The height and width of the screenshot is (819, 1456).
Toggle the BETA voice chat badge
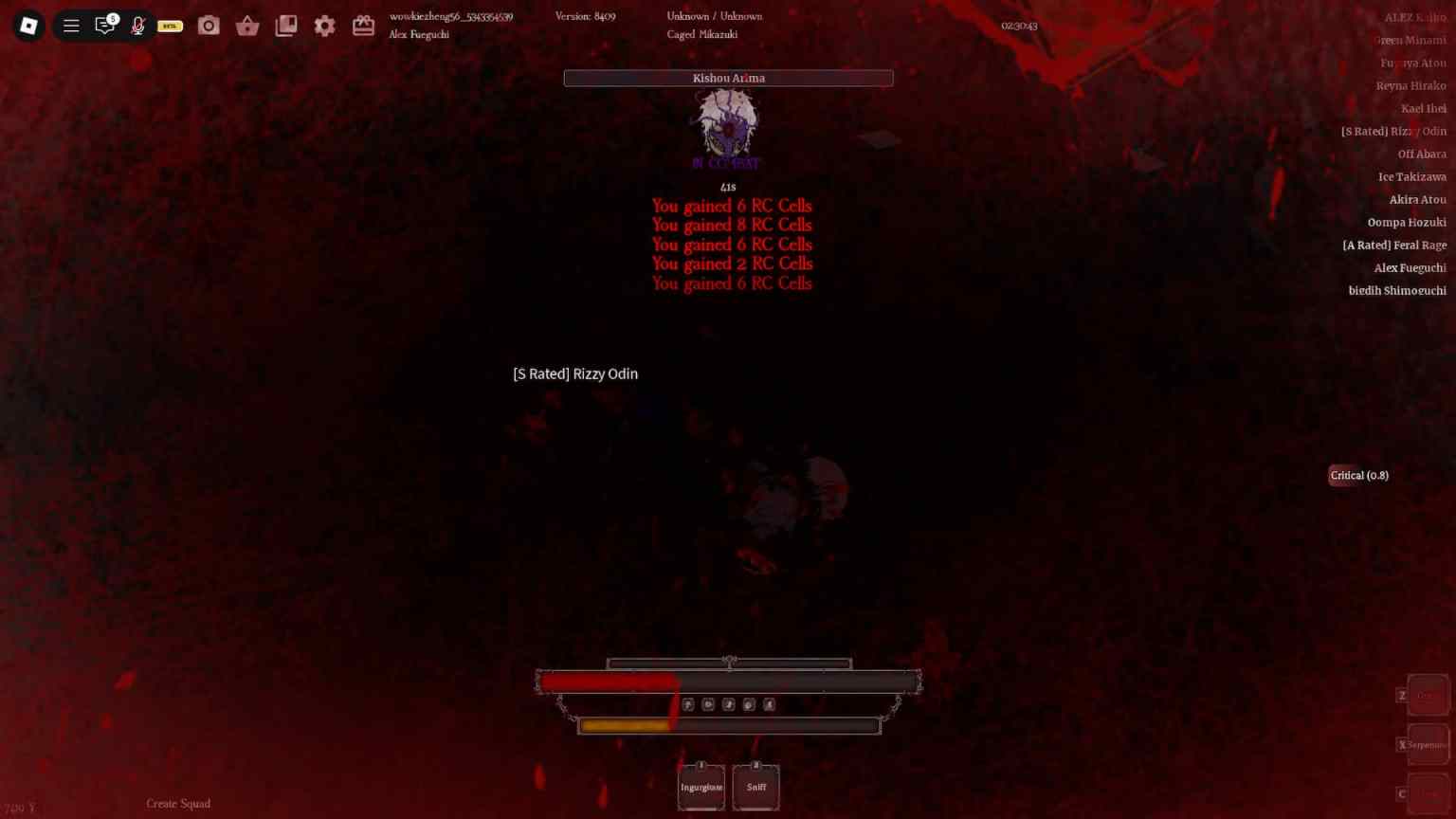[170, 26]
